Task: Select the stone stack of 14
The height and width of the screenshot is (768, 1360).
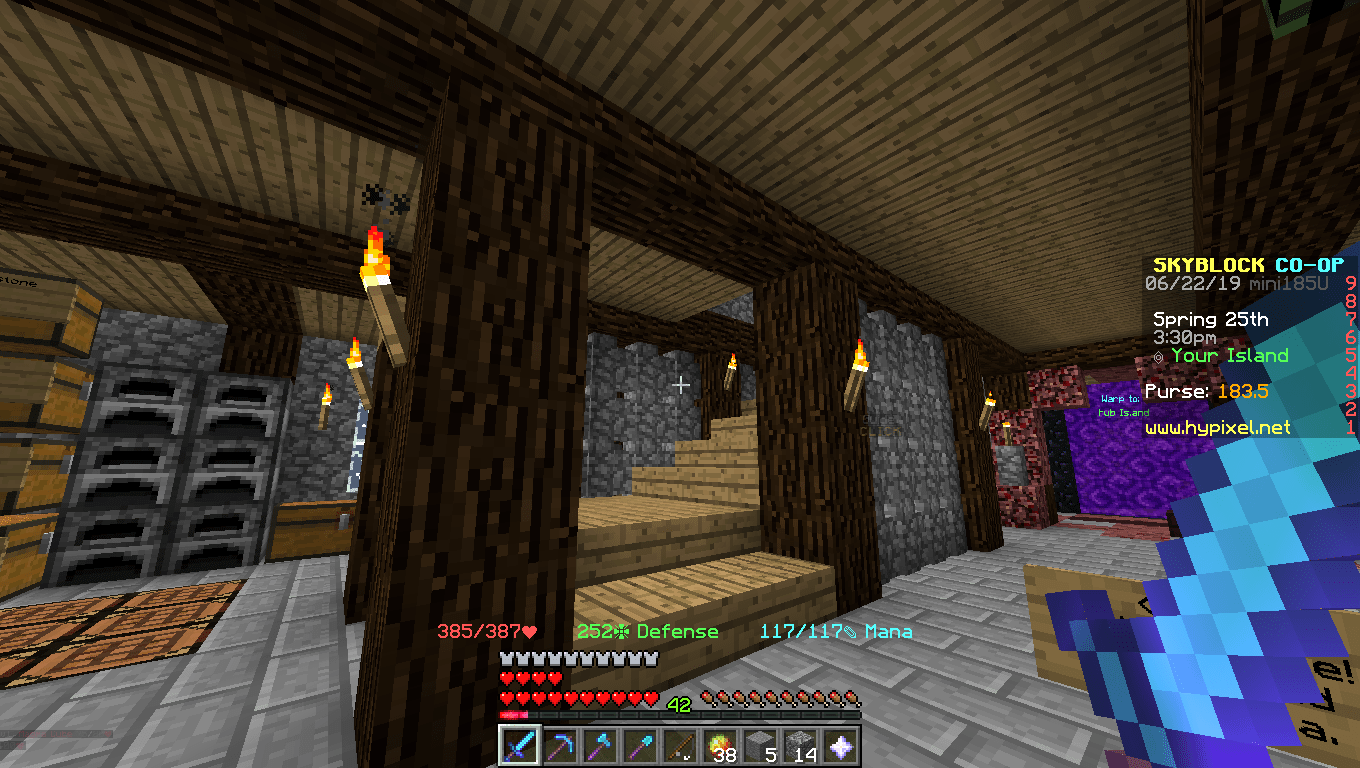Action: (802, 746)
